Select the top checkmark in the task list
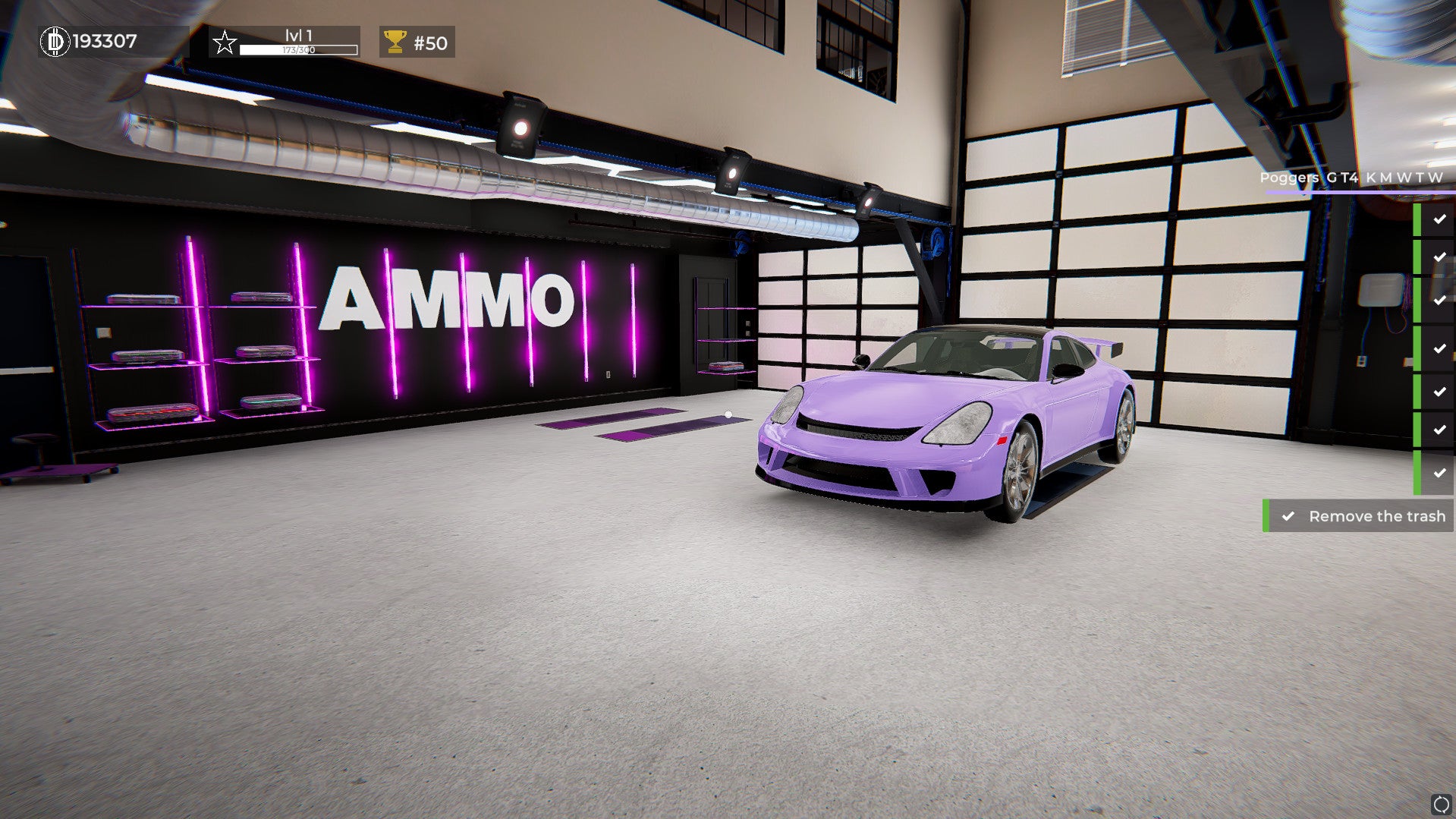 click(x=1438, y=220)
